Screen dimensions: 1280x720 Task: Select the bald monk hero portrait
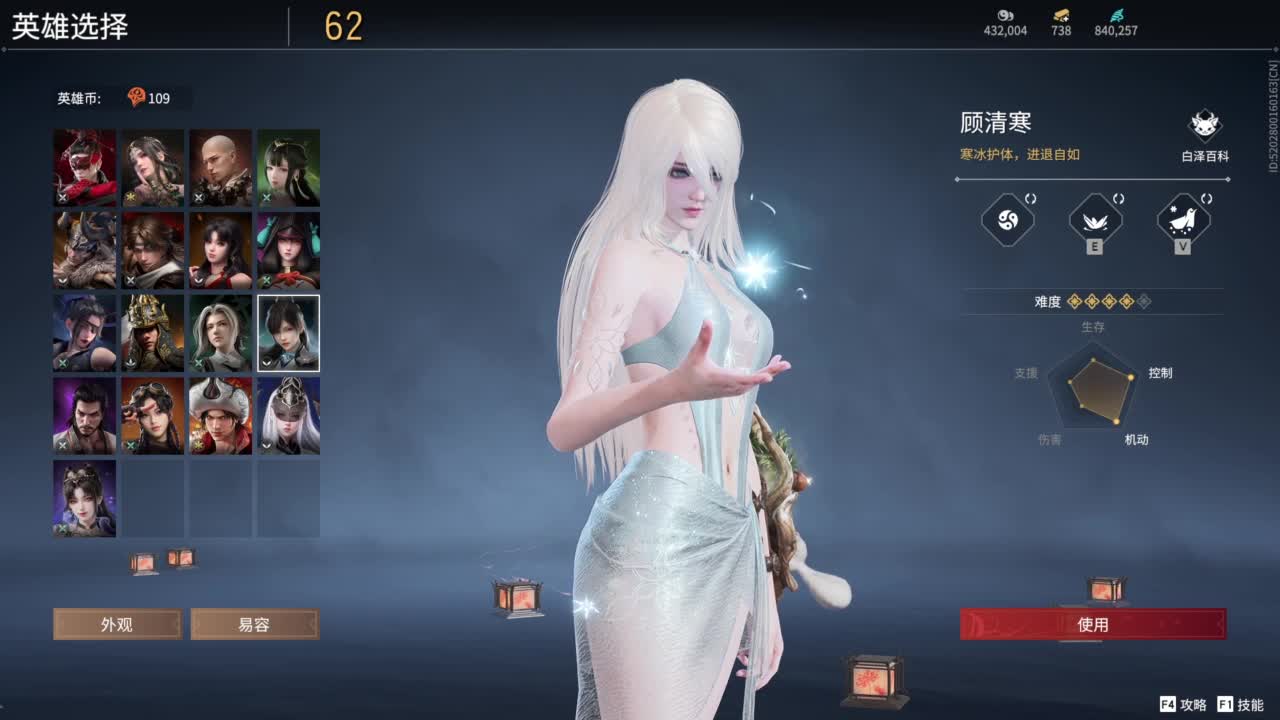(x=220, y=168)
